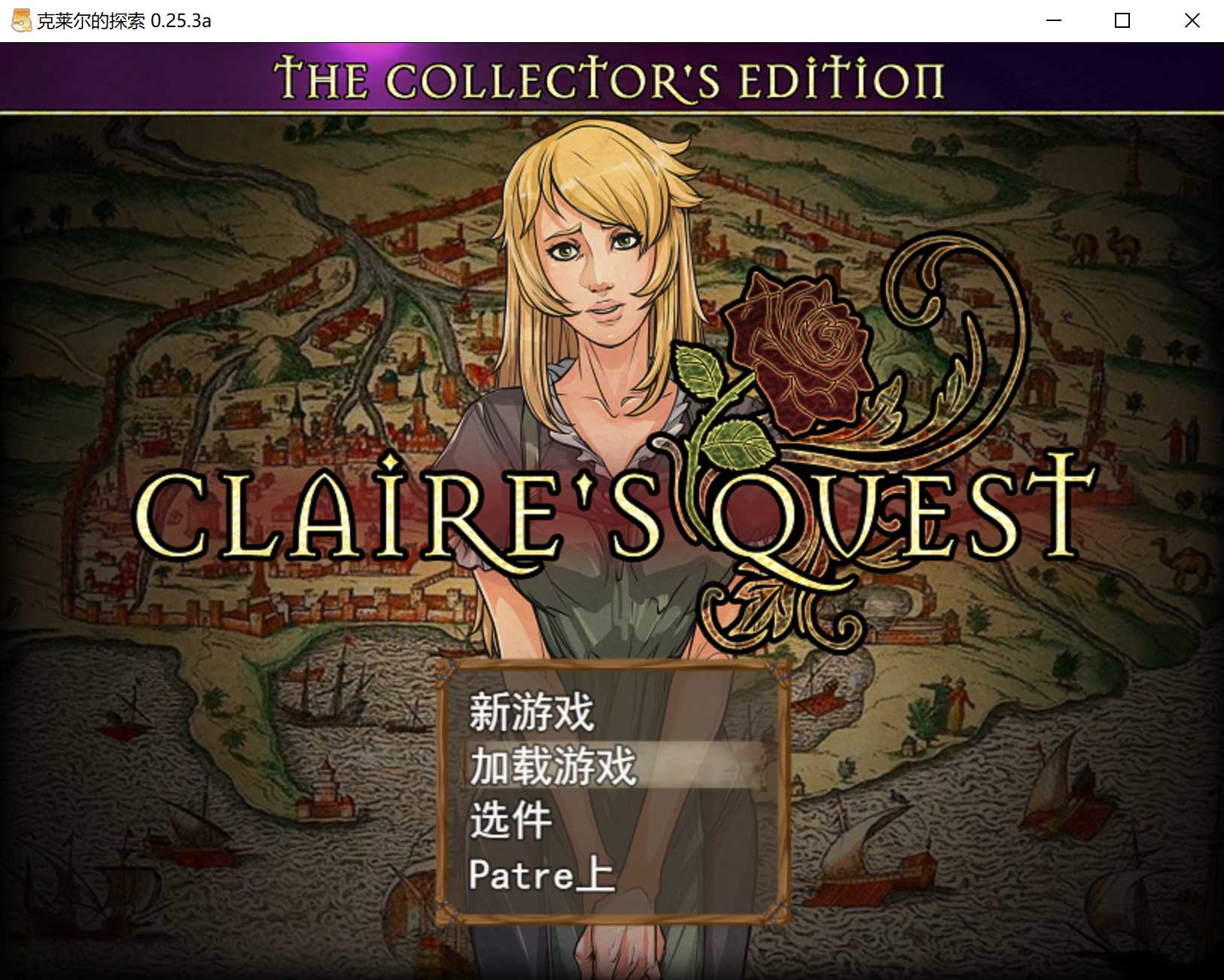Close the Claire's Quest window
Image resolution: width=1224 pixels, height=980 pixels.
point(1192,20)
